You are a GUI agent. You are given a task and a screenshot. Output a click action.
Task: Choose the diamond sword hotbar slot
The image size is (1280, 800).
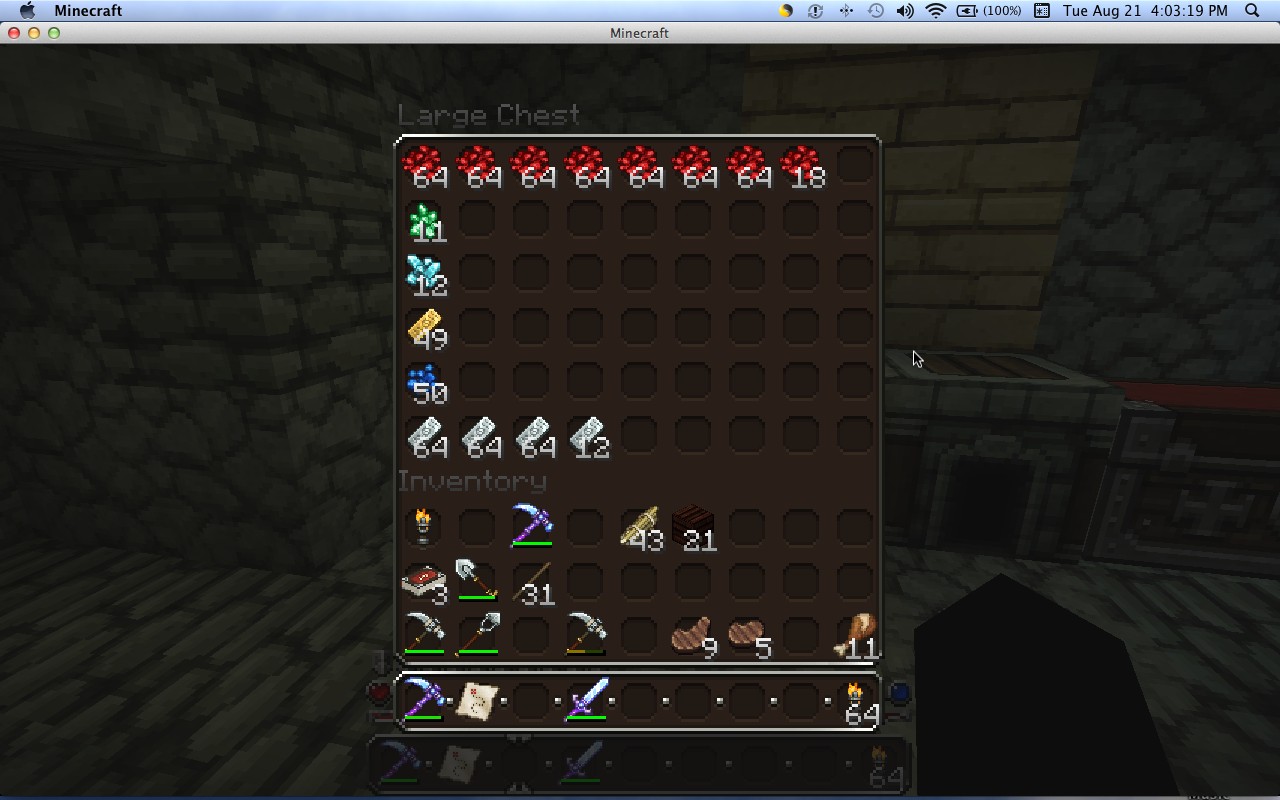tap(586, 700)
